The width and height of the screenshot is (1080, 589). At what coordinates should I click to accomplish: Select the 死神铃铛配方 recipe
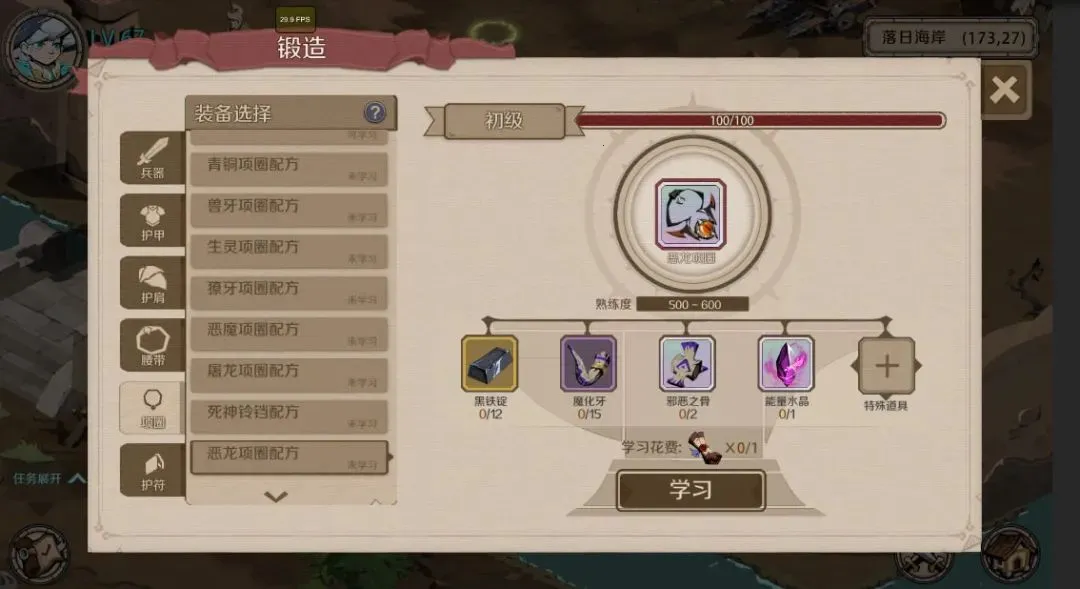(x=288, y=415)
